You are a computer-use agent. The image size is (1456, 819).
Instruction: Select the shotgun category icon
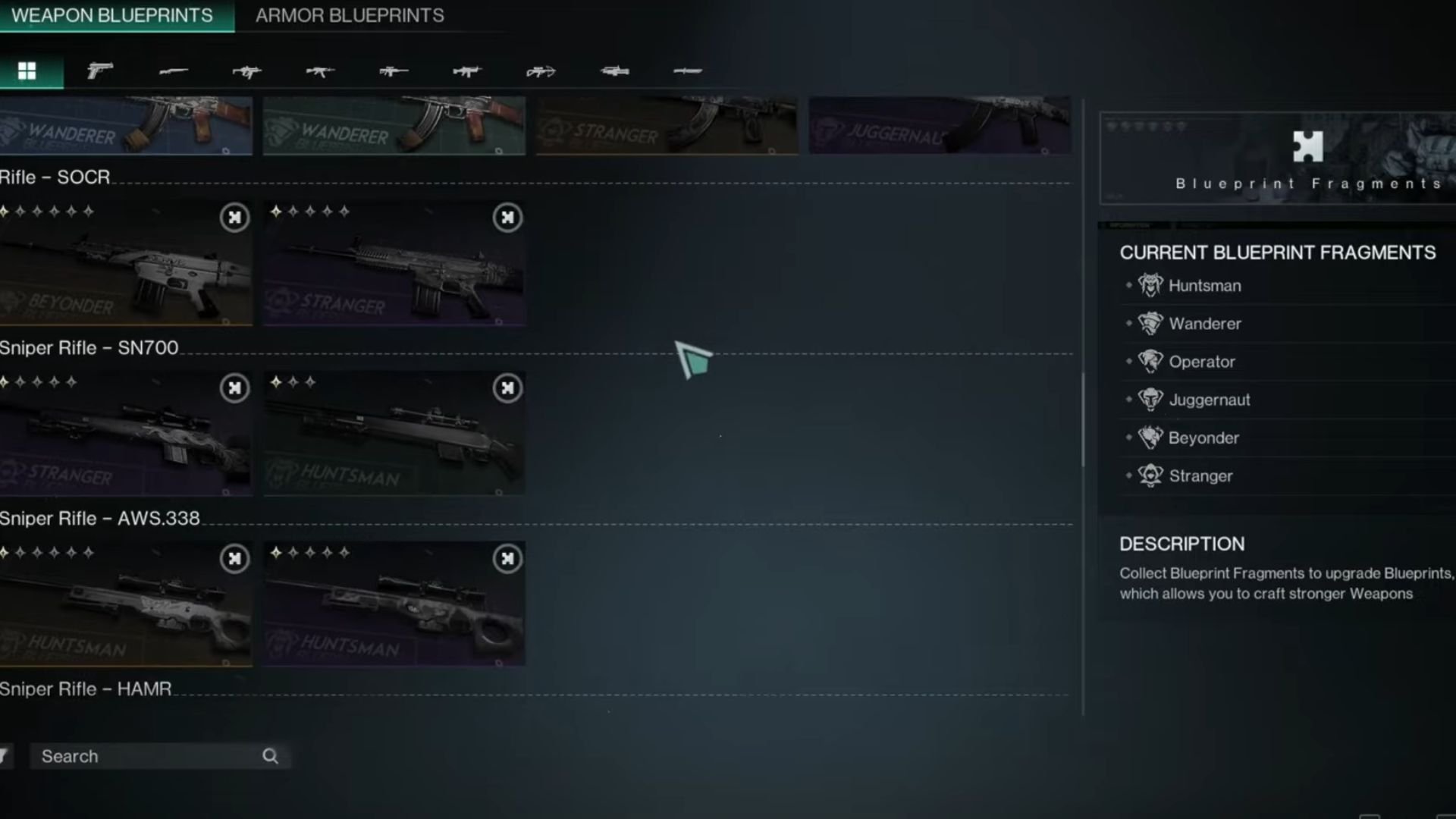pos(175,71)
